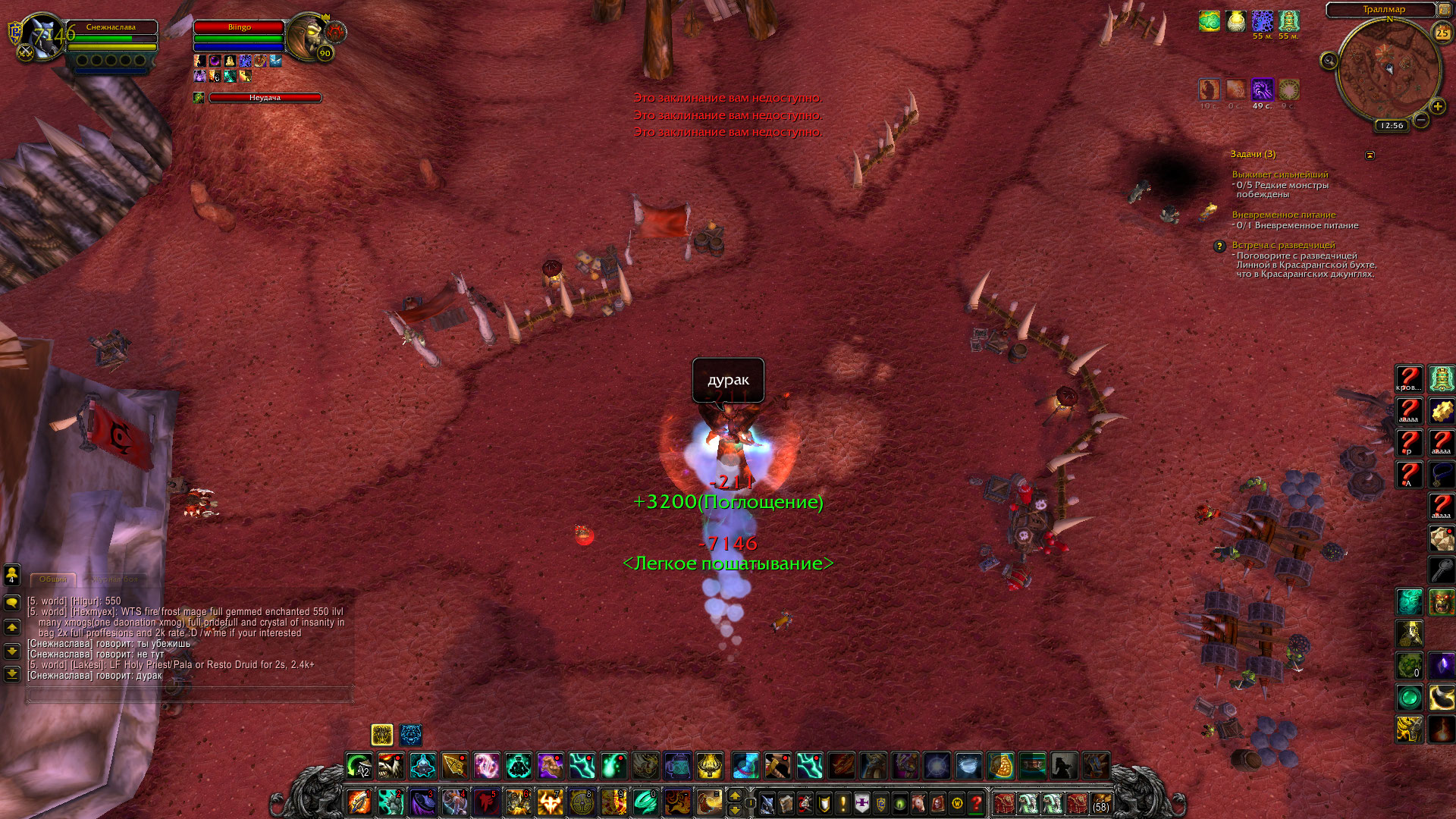This screenshot has height=819, width=1456.
Task: Toggle the minimap tracking magnifier button
Action: coord(1329,61)
